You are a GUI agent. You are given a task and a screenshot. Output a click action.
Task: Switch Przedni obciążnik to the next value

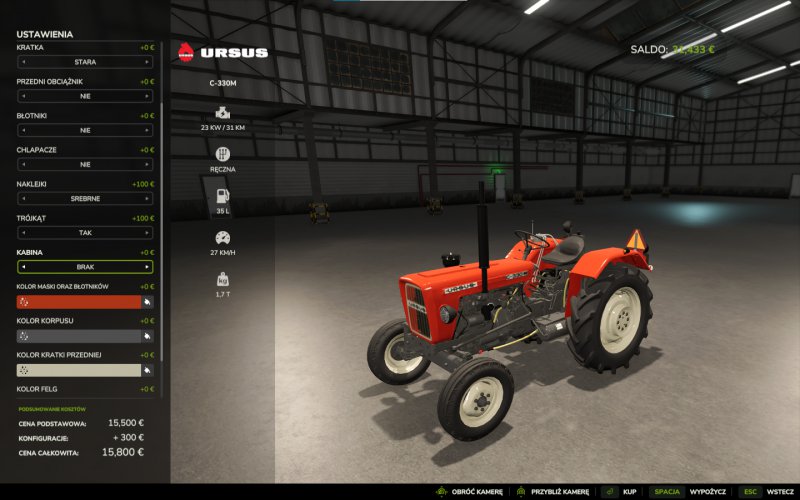pyautogui.click(x=147, y=96)
